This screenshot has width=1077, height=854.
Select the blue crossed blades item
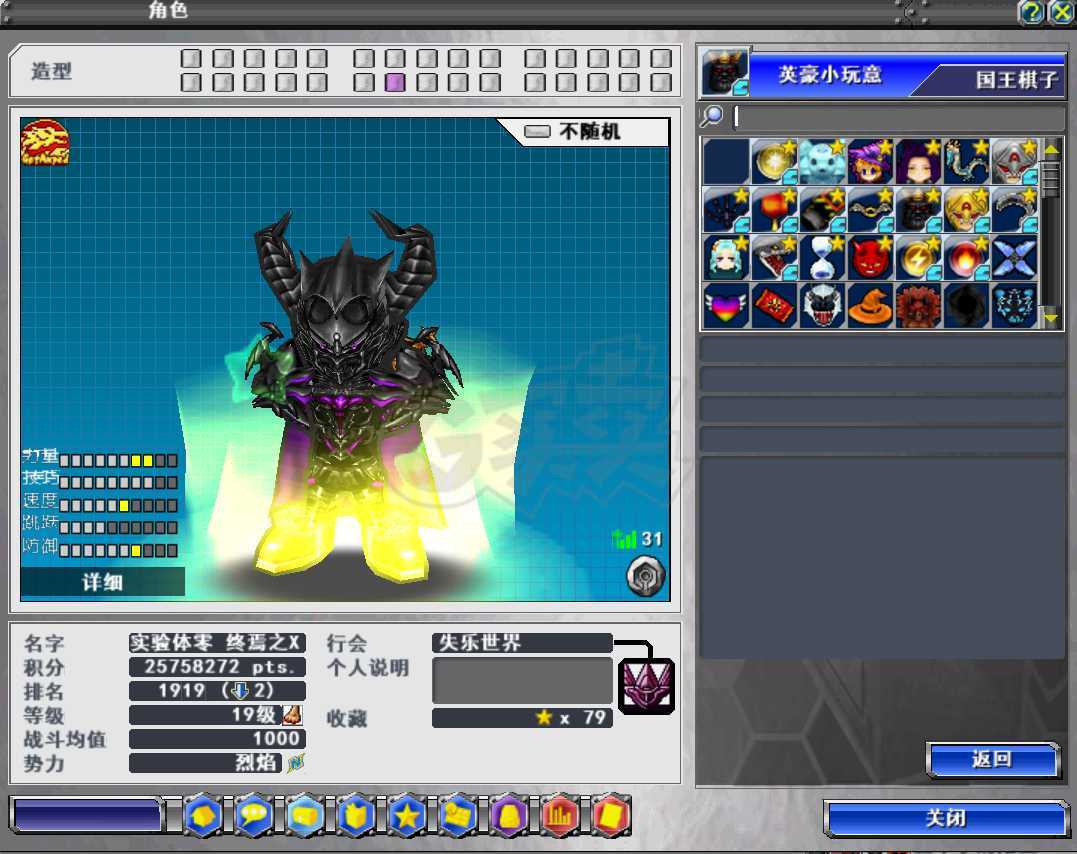coord(1016,258)
